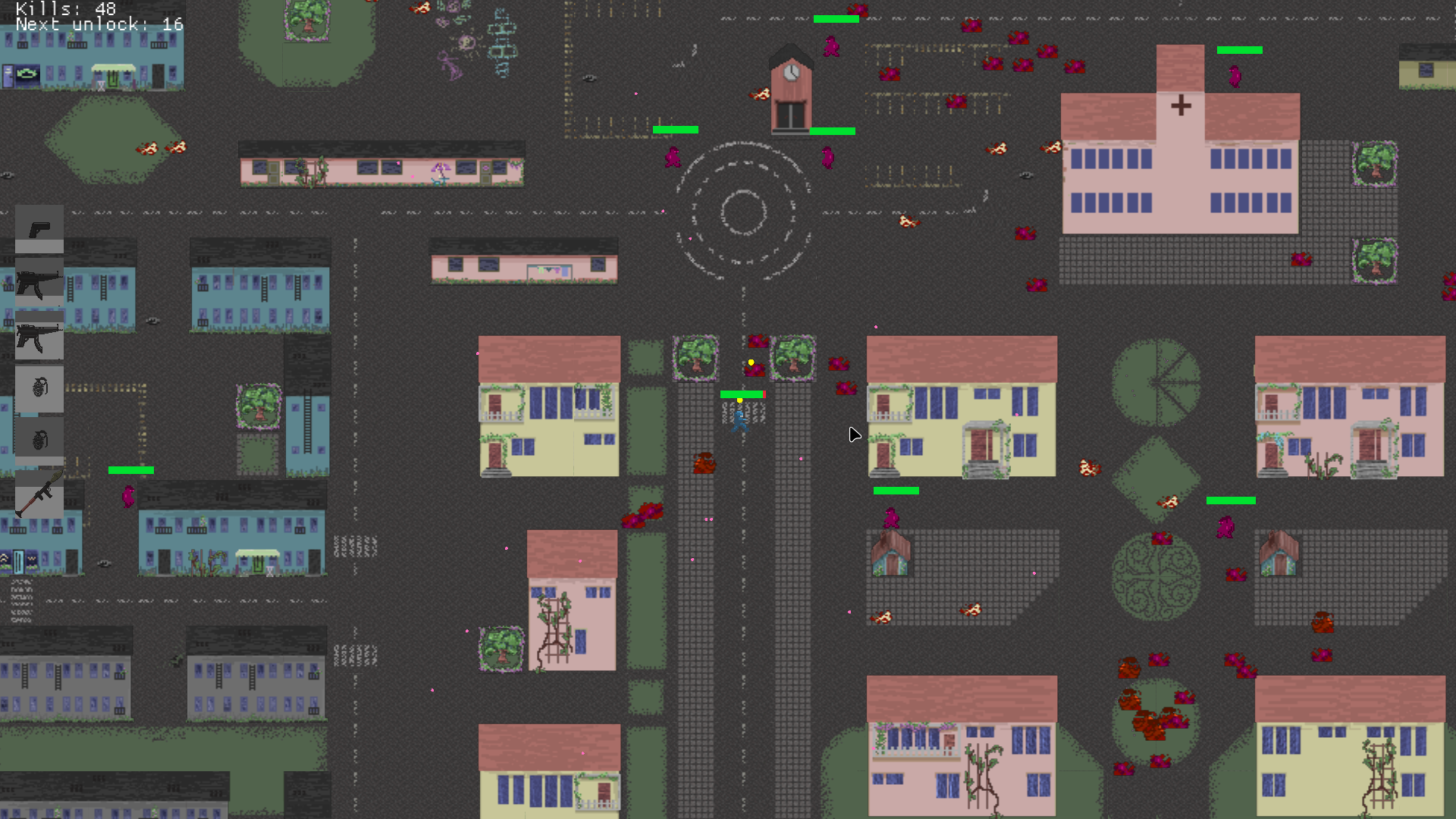Select the rocket launcher weapon slot
This screenshot has width=1456, height=819.
tap(39, 495)
